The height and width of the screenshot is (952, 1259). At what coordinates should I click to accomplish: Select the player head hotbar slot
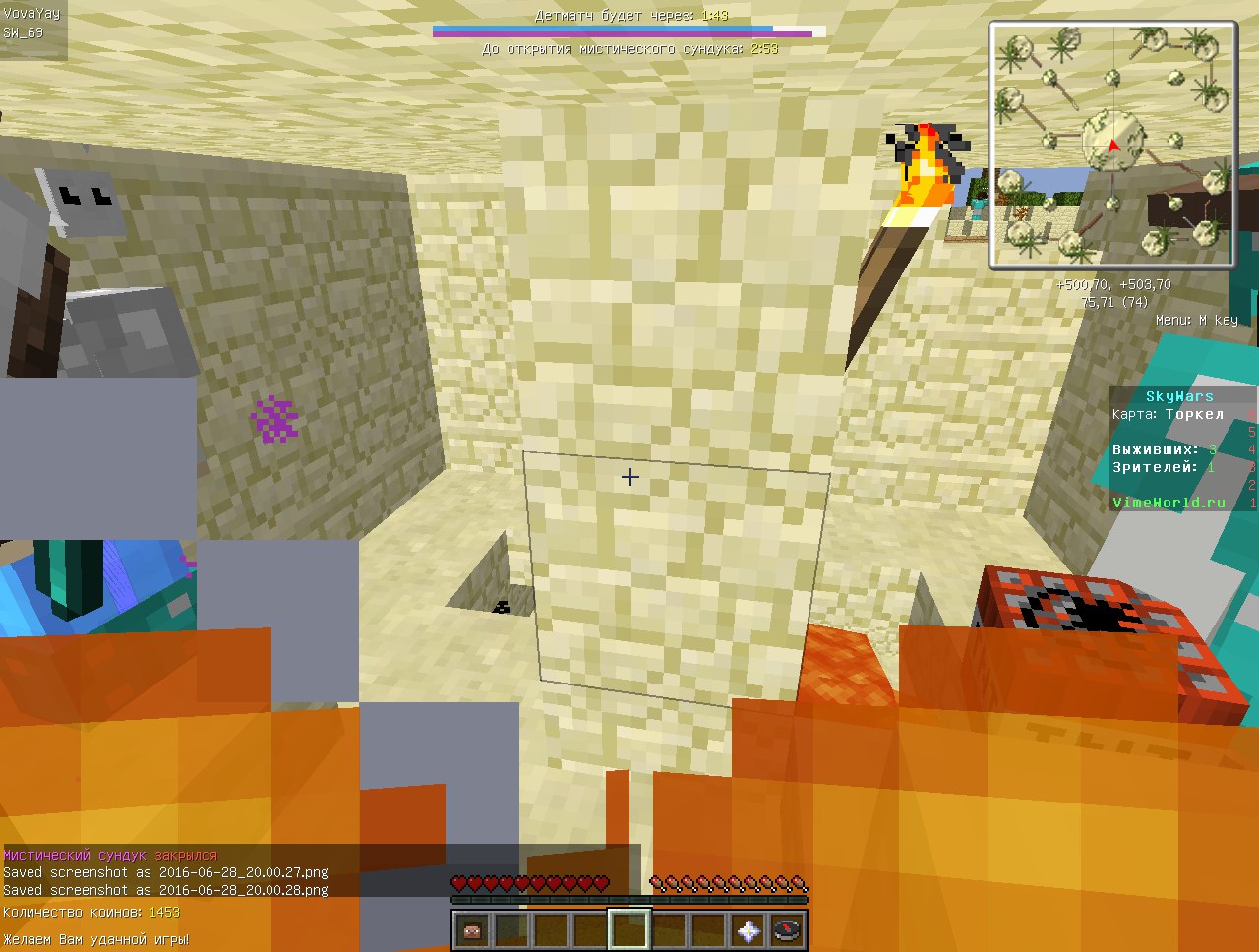[472, 929]
